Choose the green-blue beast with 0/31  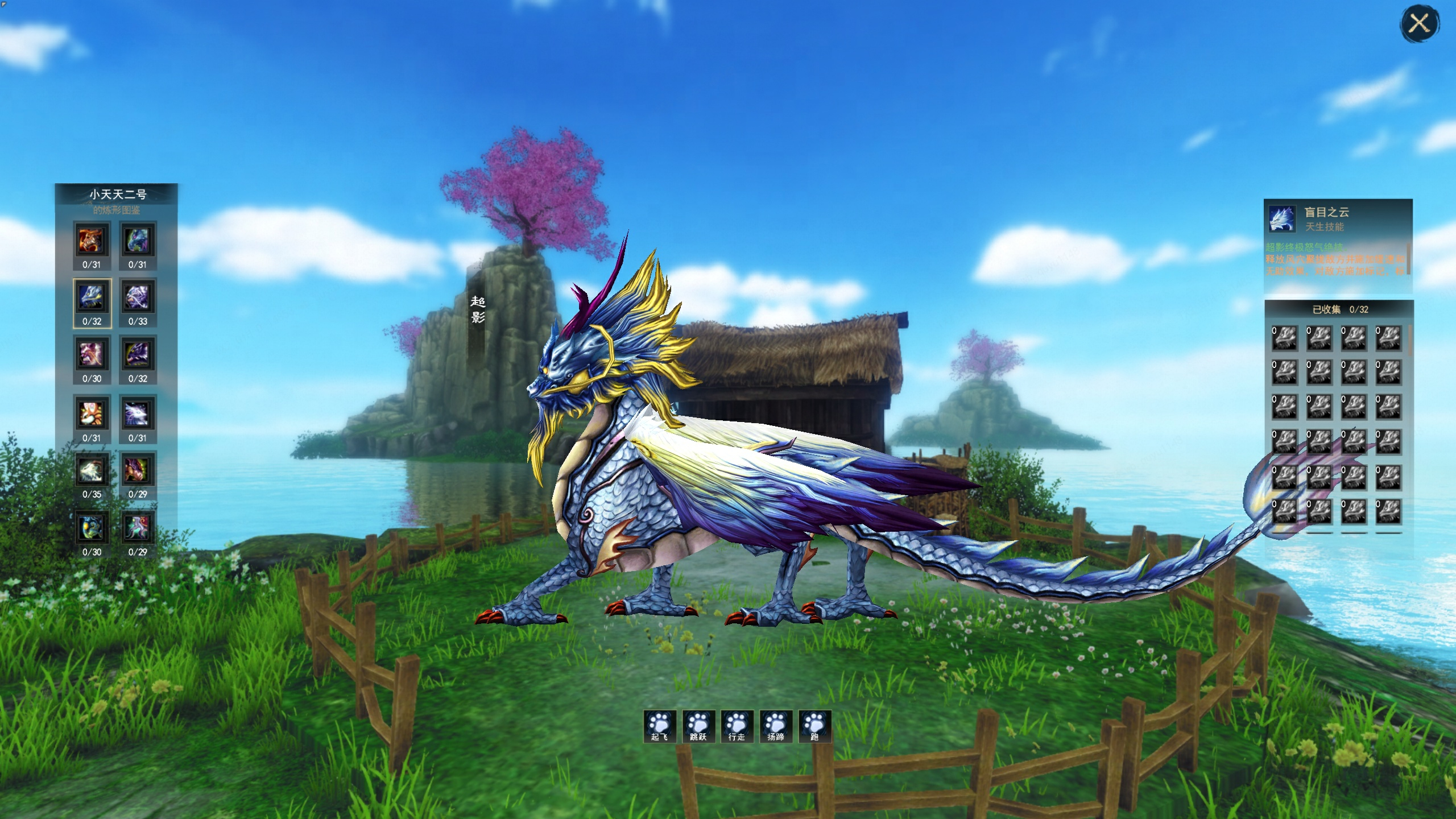click(138, 241)
